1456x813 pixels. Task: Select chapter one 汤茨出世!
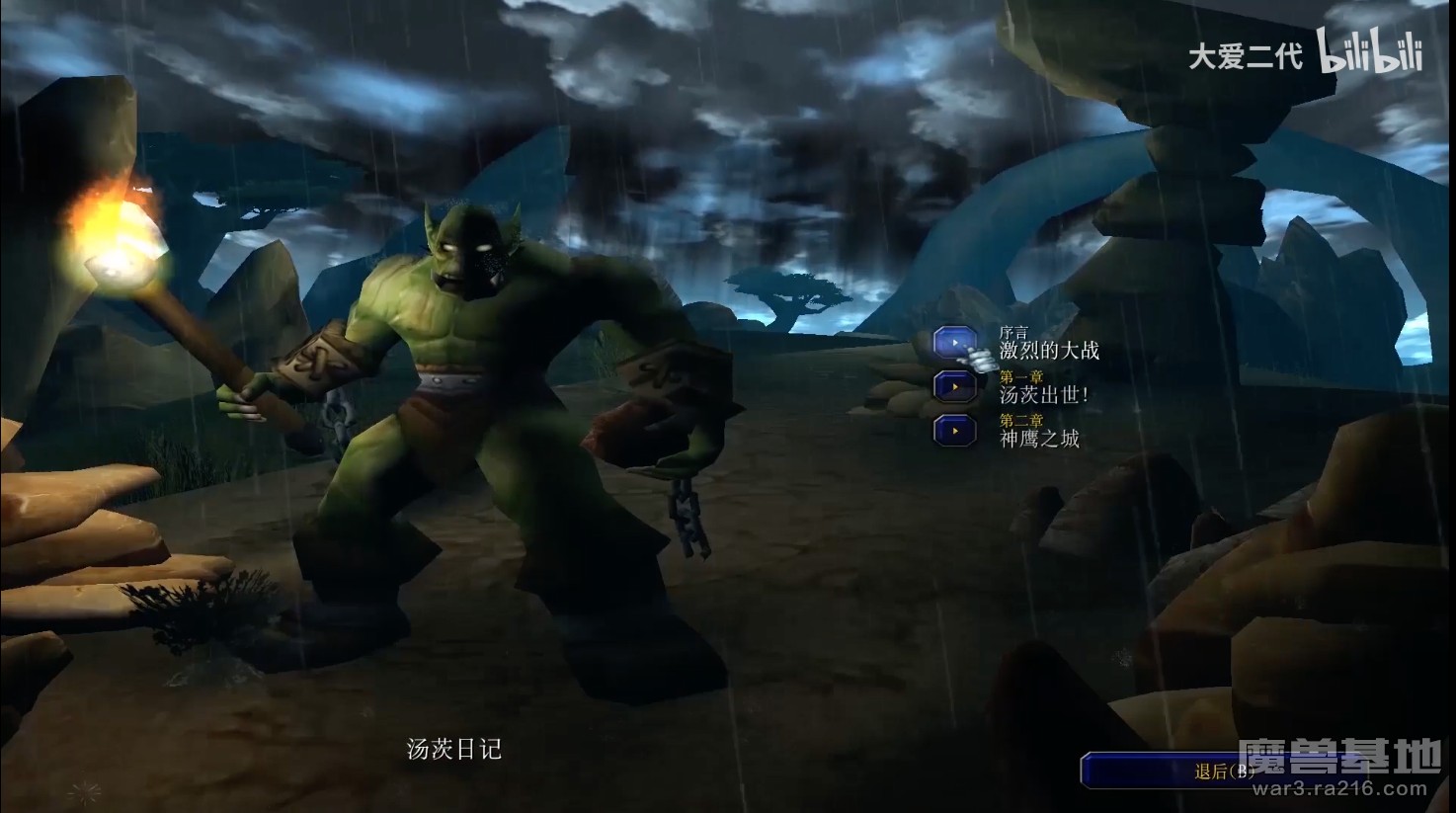[x=955, y=386]
